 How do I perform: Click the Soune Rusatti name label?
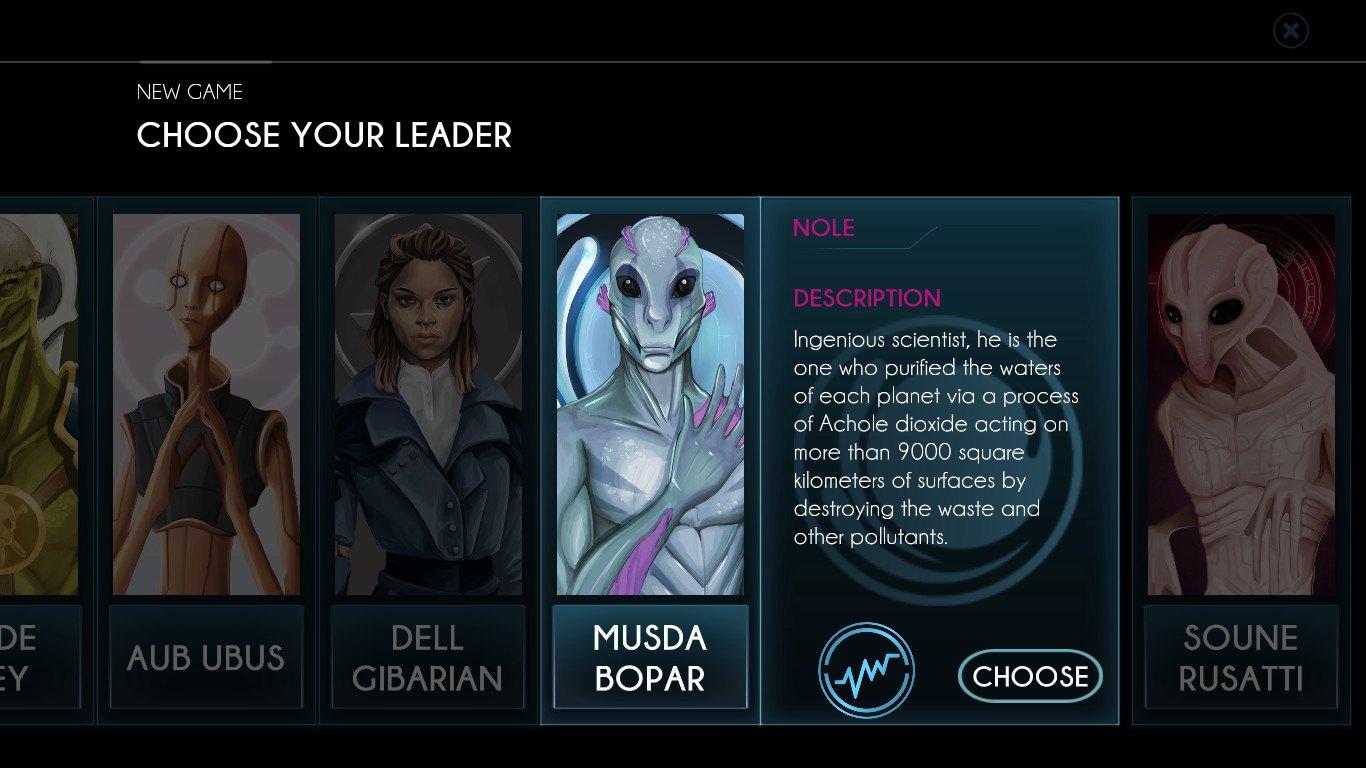click(1240, 657)
